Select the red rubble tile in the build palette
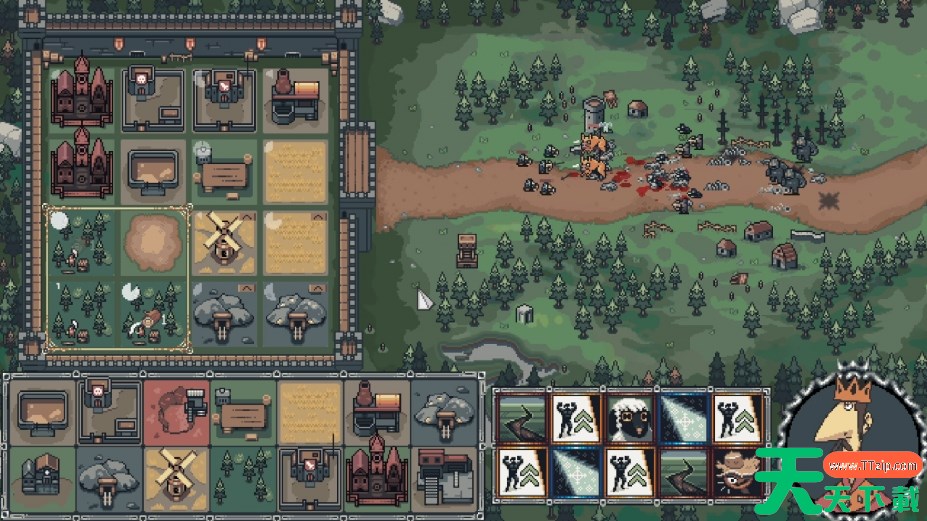Viewport: 927px width, 521px height. point(176,410)
